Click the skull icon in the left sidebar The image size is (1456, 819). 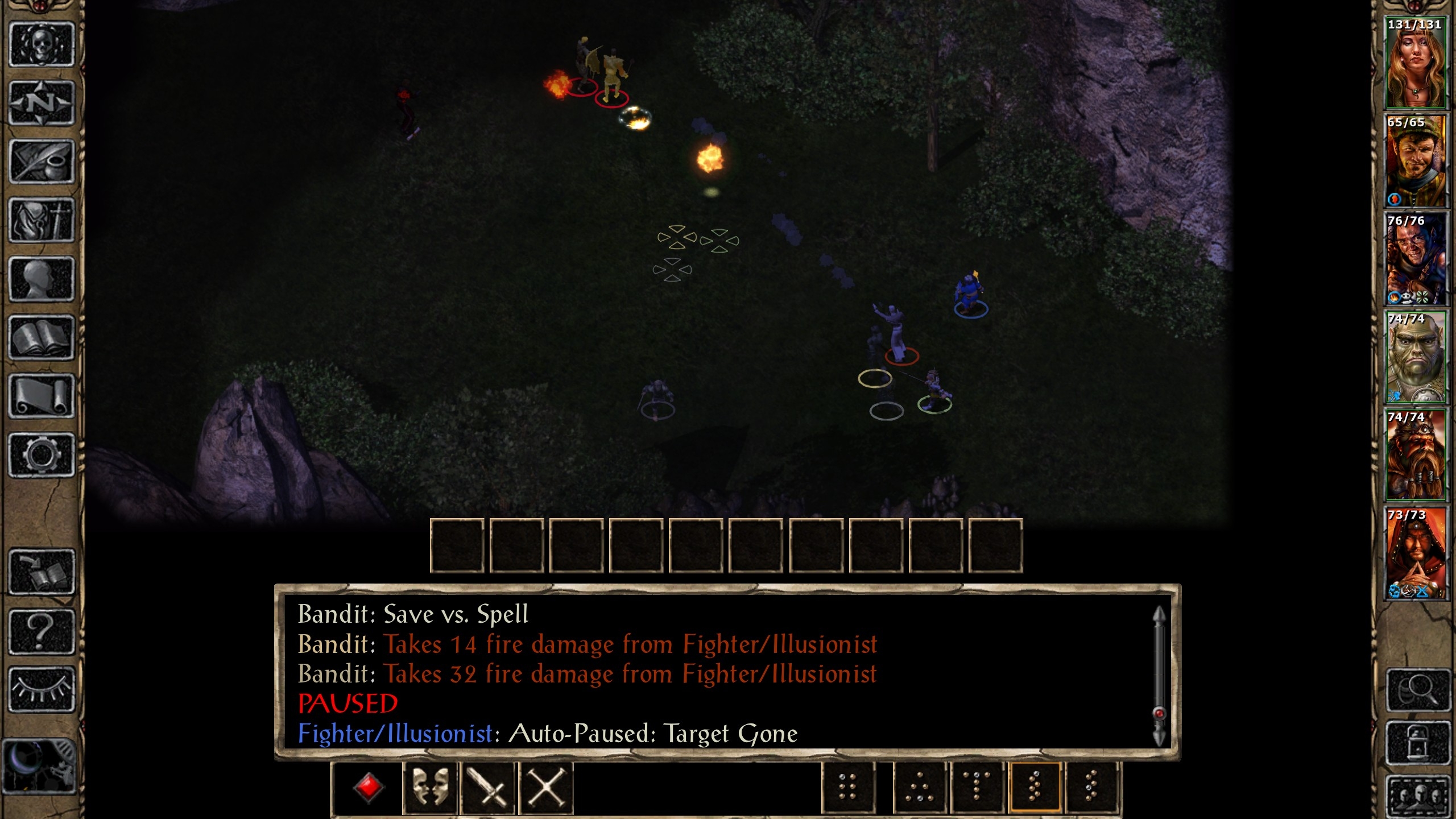pos(42,45)
